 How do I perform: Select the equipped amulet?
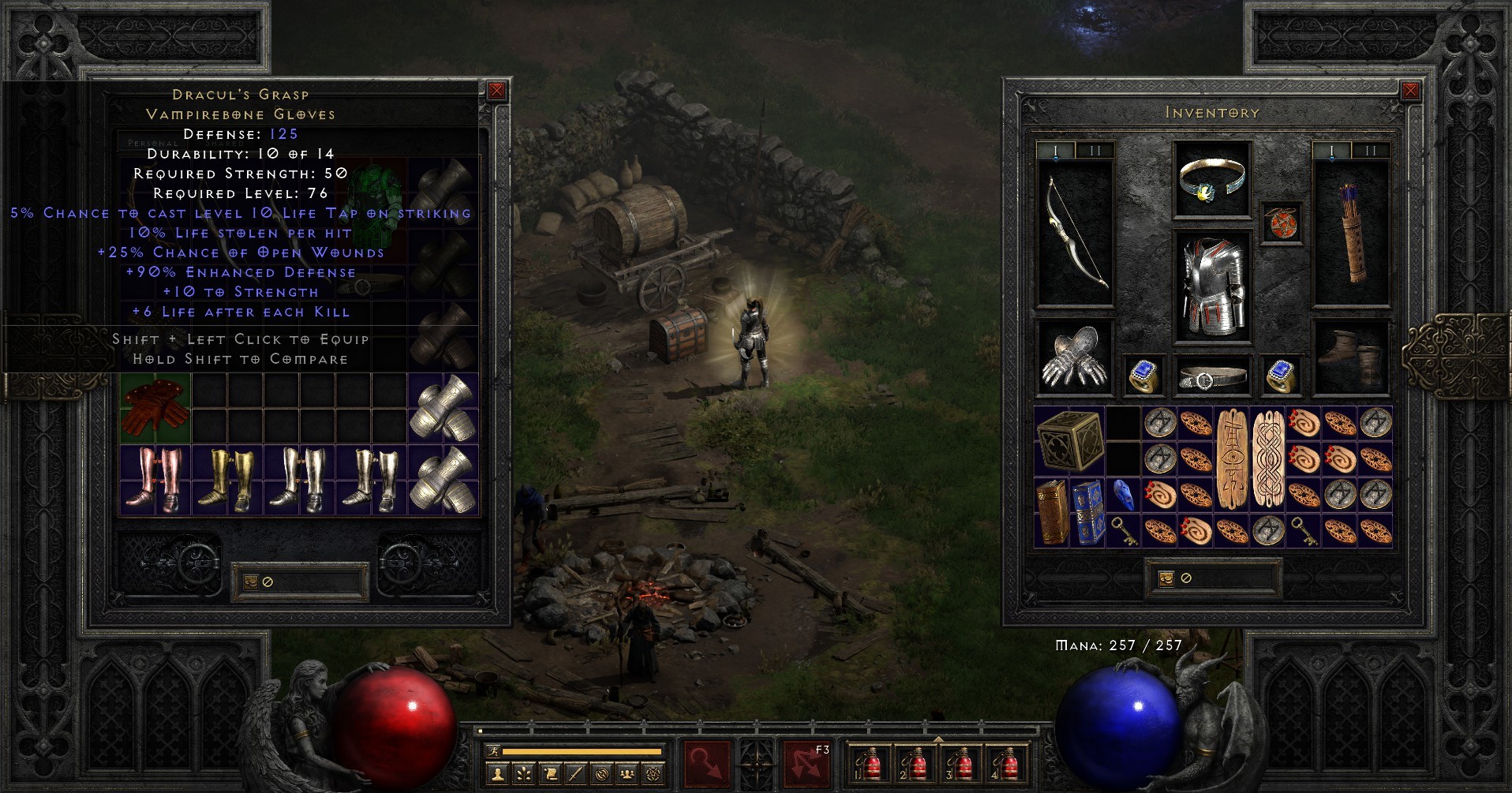1281,223
